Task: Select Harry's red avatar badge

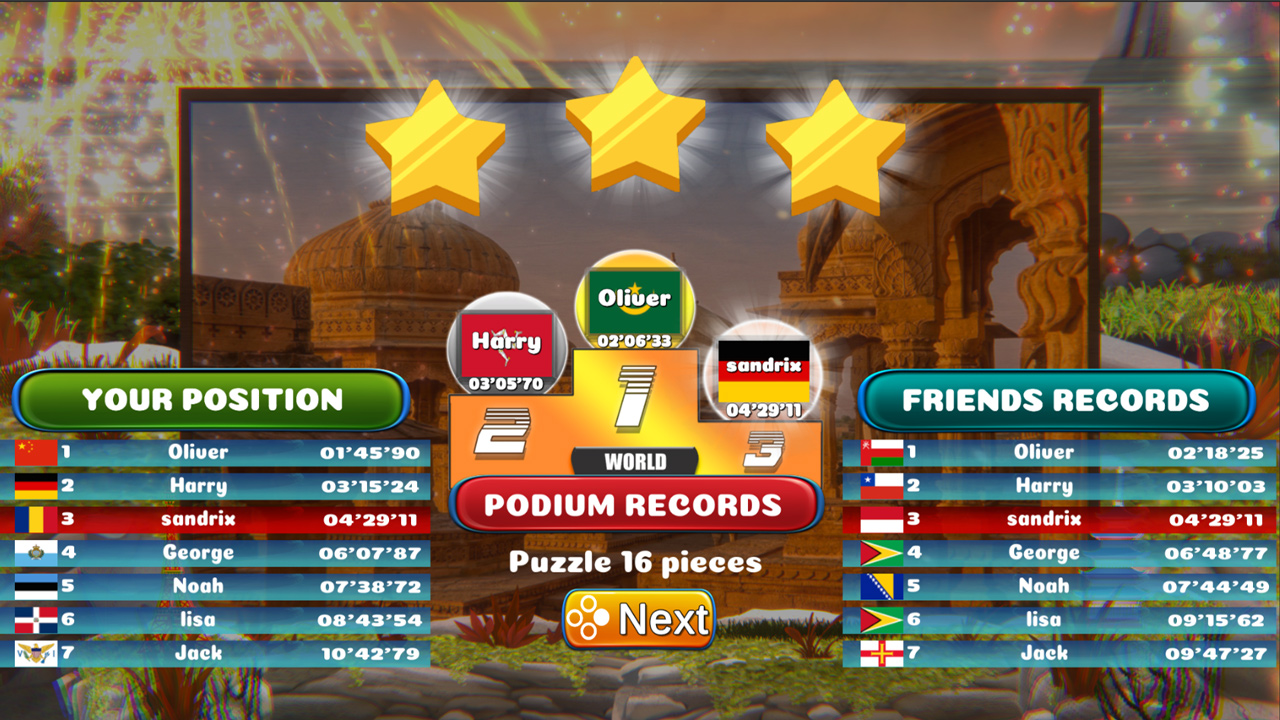Action: tap(505, 342)
